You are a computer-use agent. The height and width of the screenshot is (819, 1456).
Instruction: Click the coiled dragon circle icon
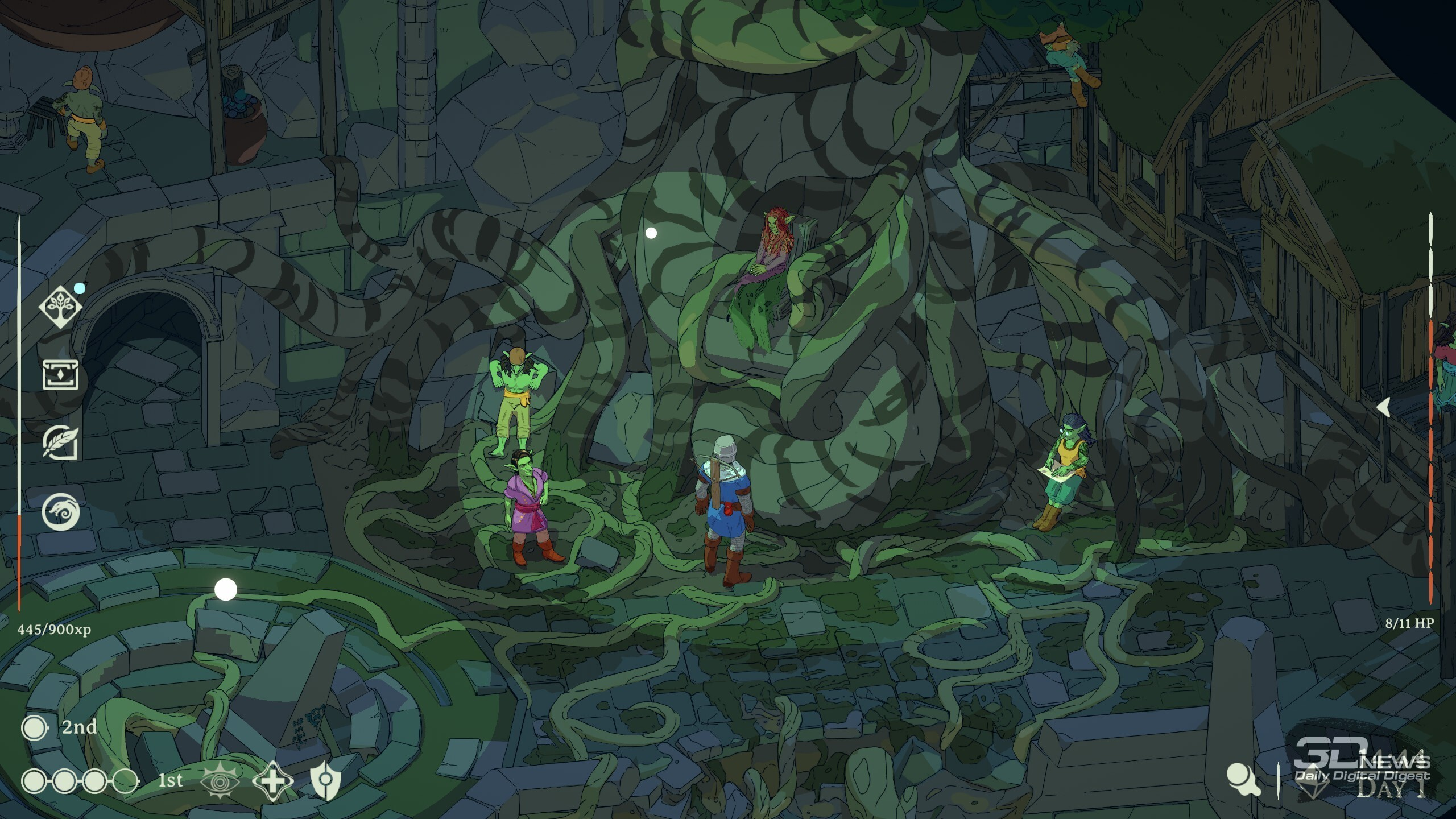[60, 511]
